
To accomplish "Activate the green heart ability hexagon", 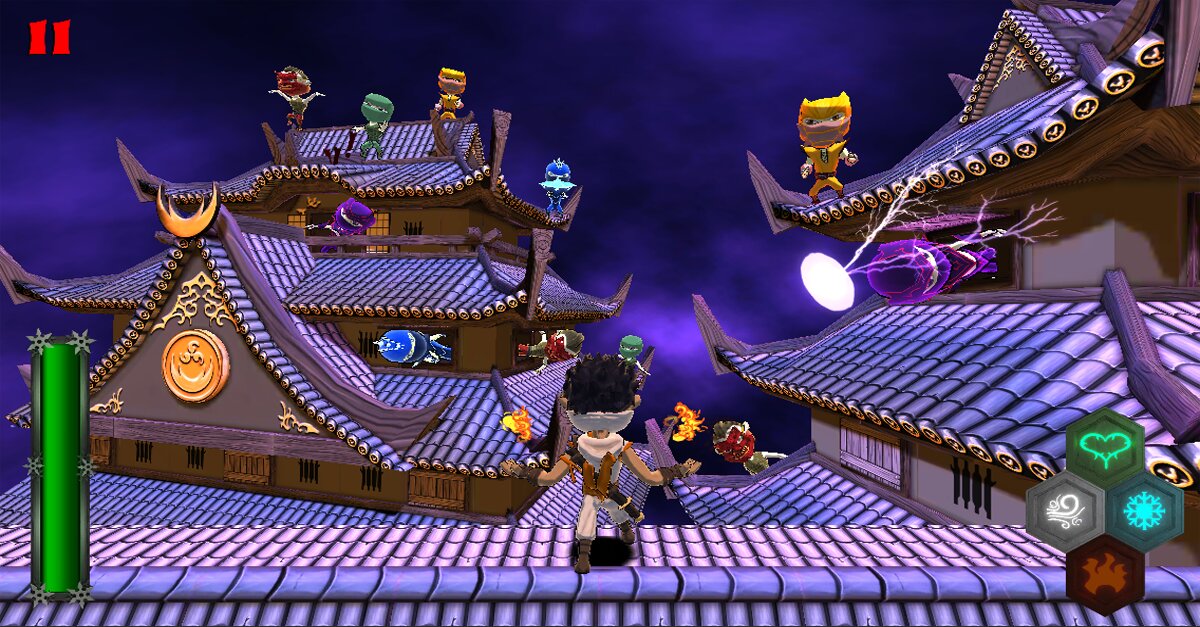I will pos(1104,448).
